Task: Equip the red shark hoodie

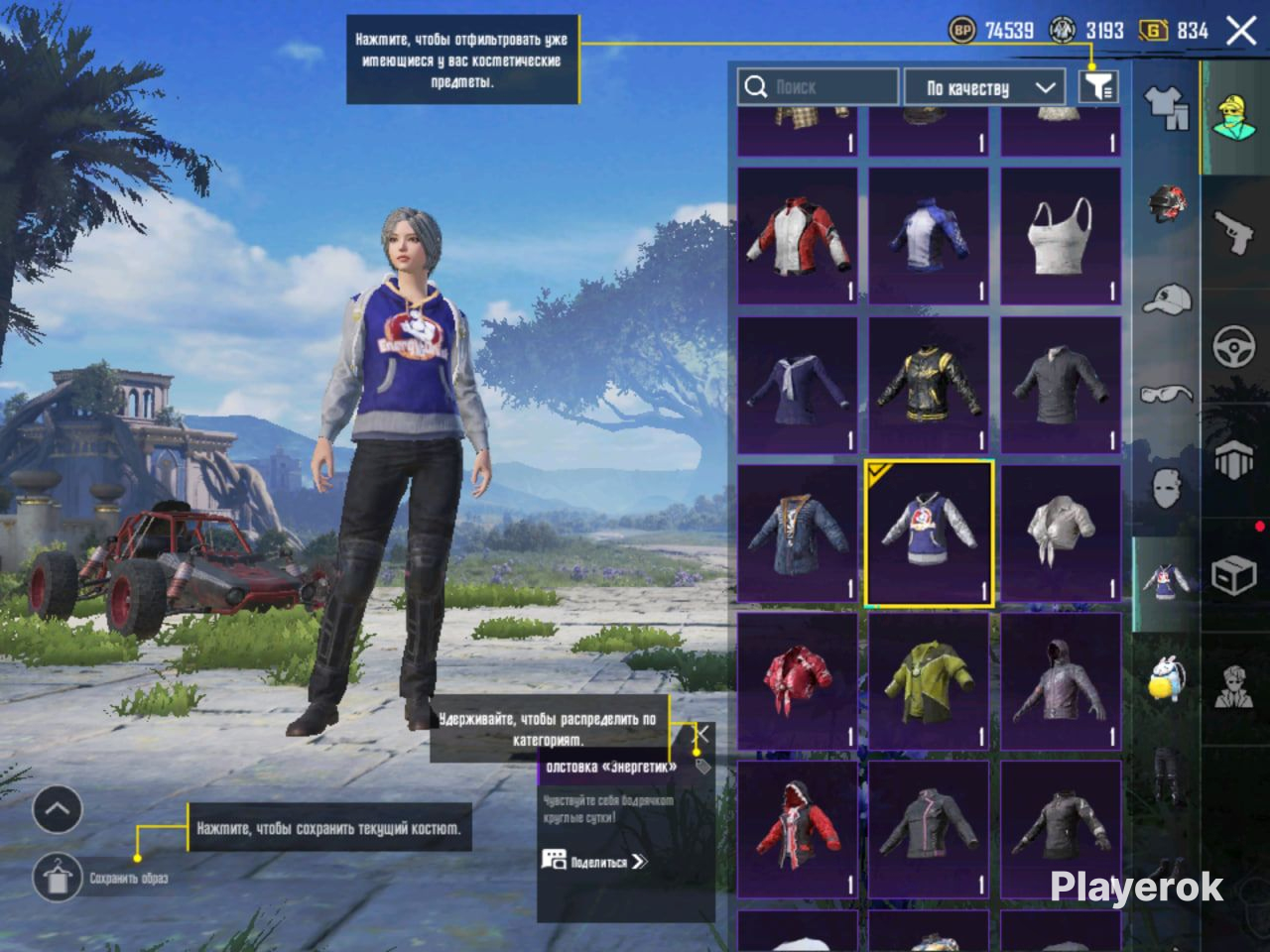Action: click(x=798, y=829)
